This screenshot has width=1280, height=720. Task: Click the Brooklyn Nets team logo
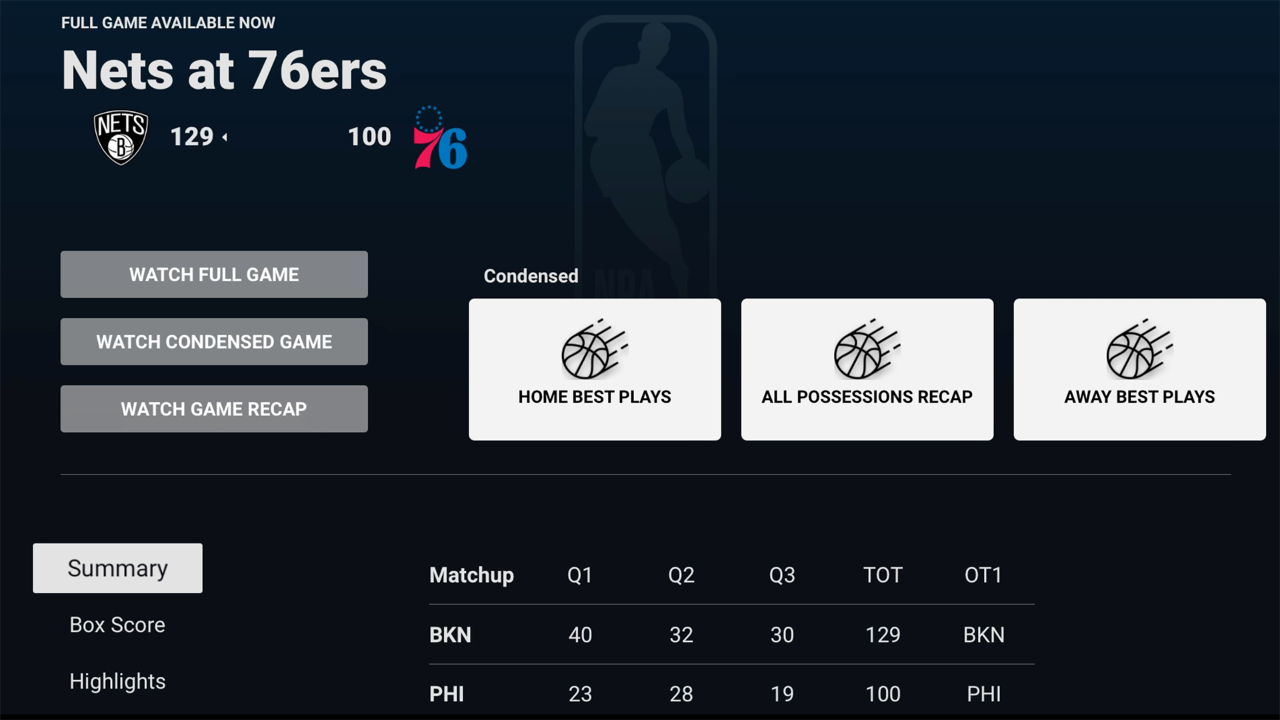[x=121, y=136]
